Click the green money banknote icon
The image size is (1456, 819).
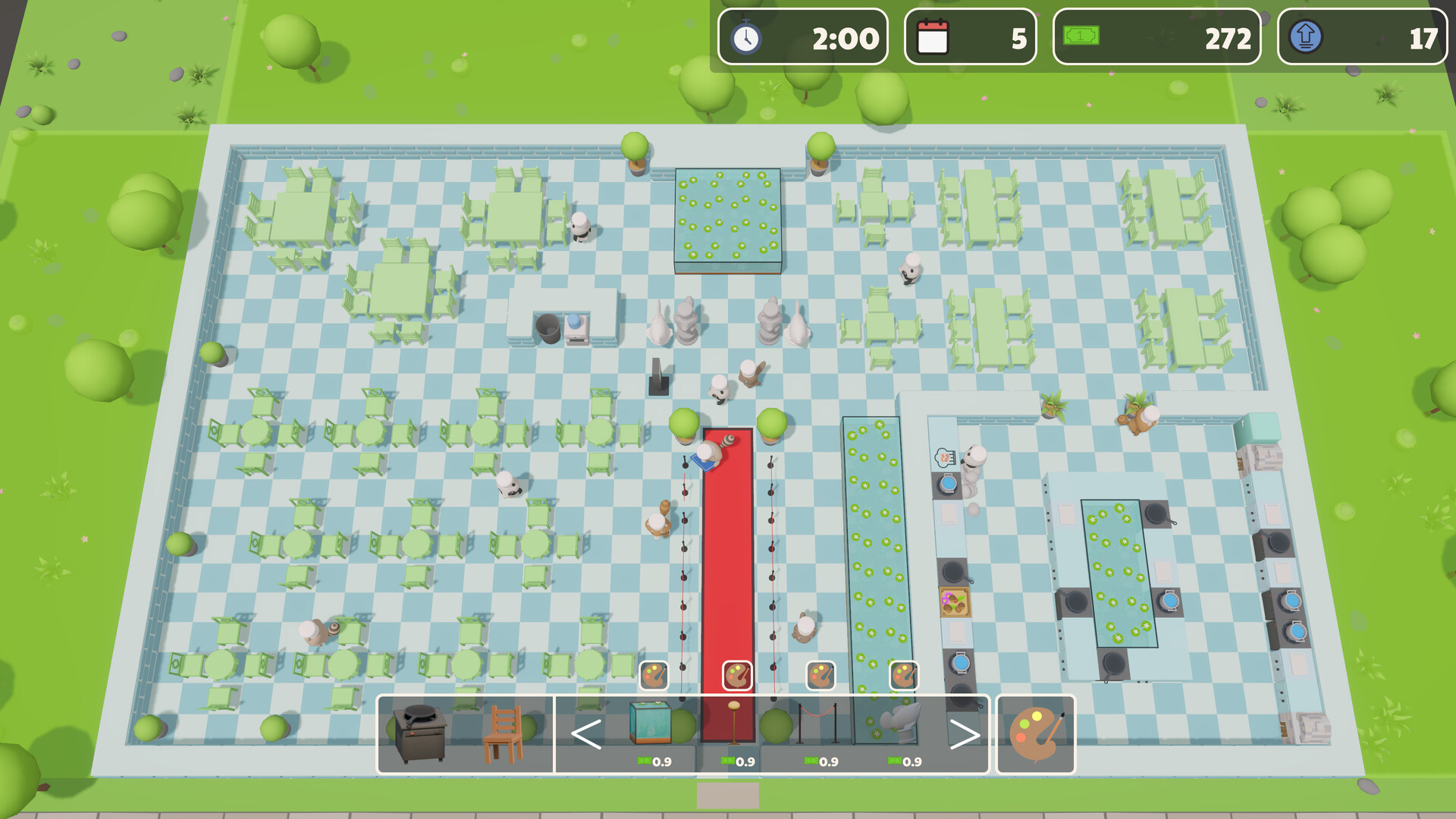[1080, 36]
